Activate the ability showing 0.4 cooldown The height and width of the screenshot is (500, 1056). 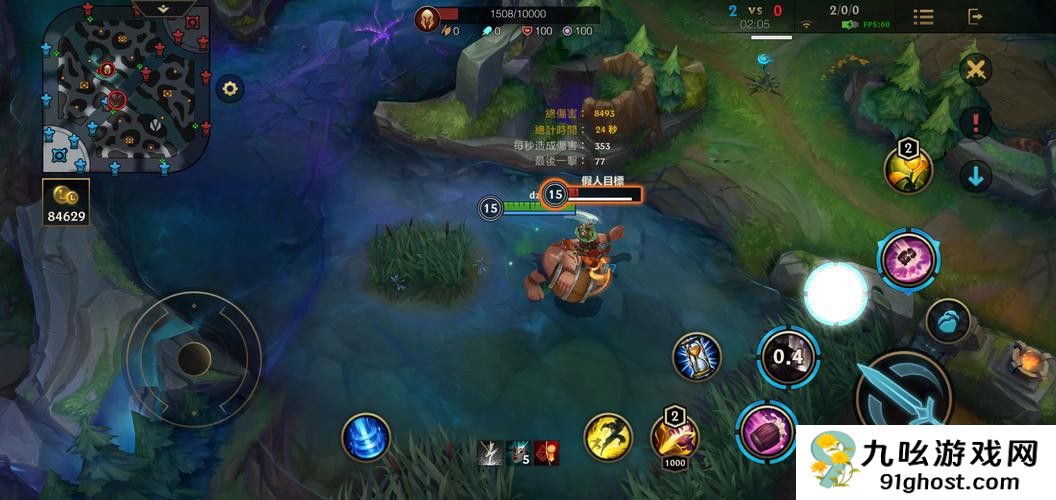(x=788, y=357)
